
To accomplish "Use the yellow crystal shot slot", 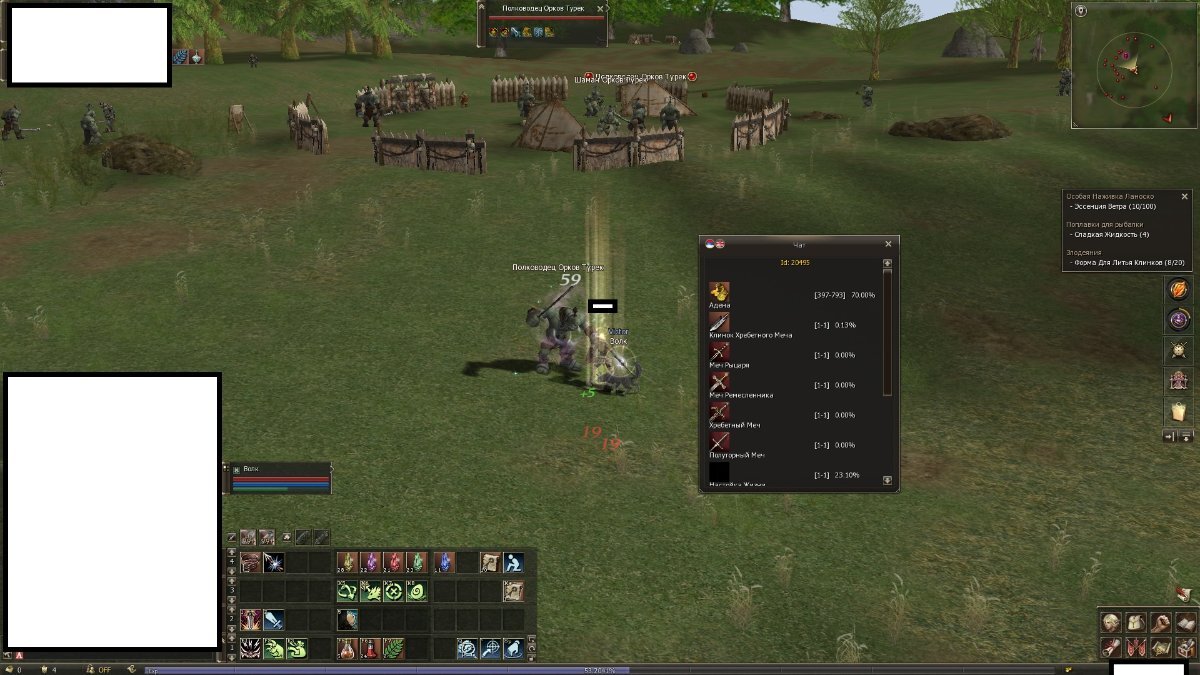I will pos(347,562).
